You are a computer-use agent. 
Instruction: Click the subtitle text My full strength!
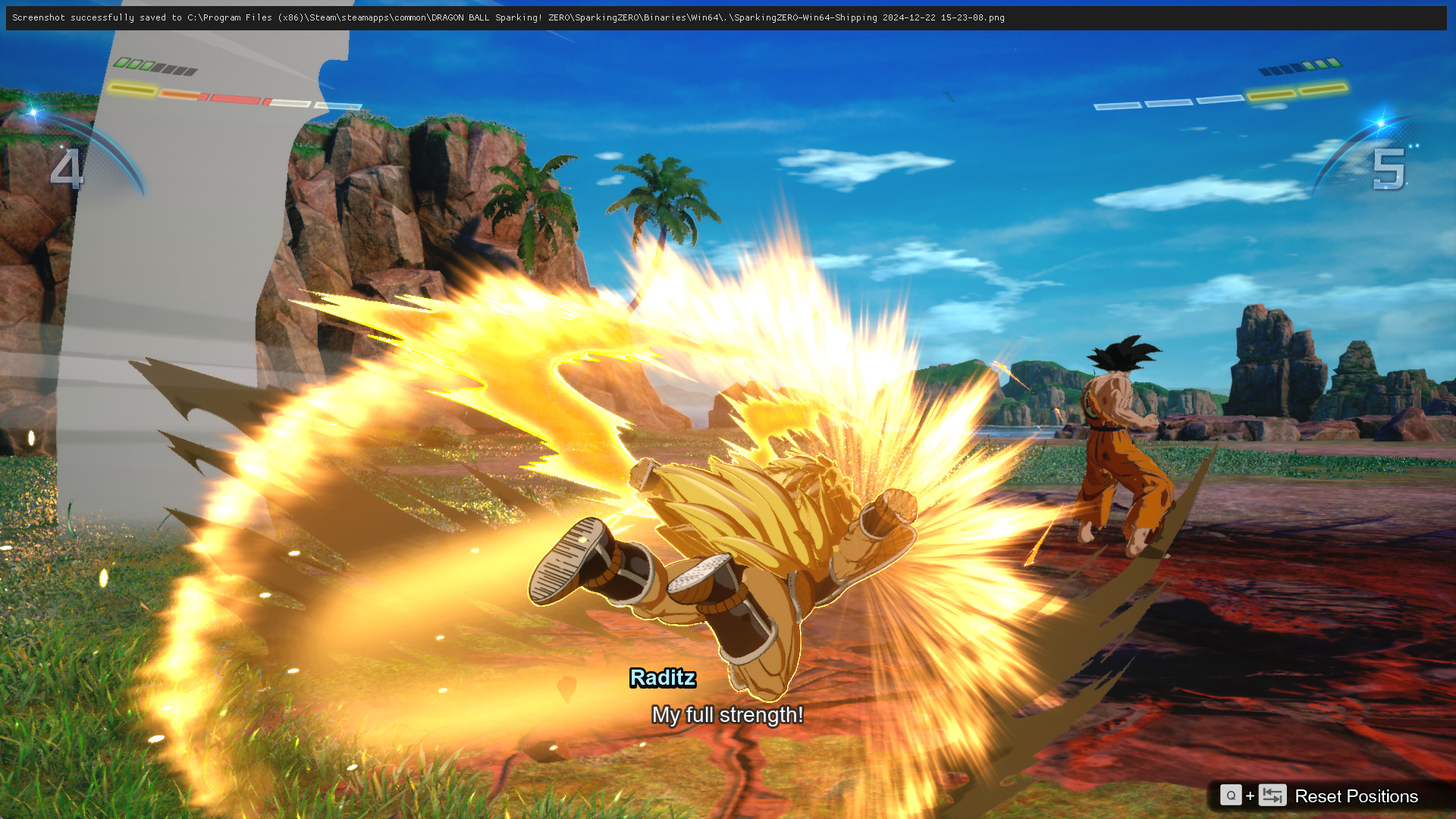[727, 714]
